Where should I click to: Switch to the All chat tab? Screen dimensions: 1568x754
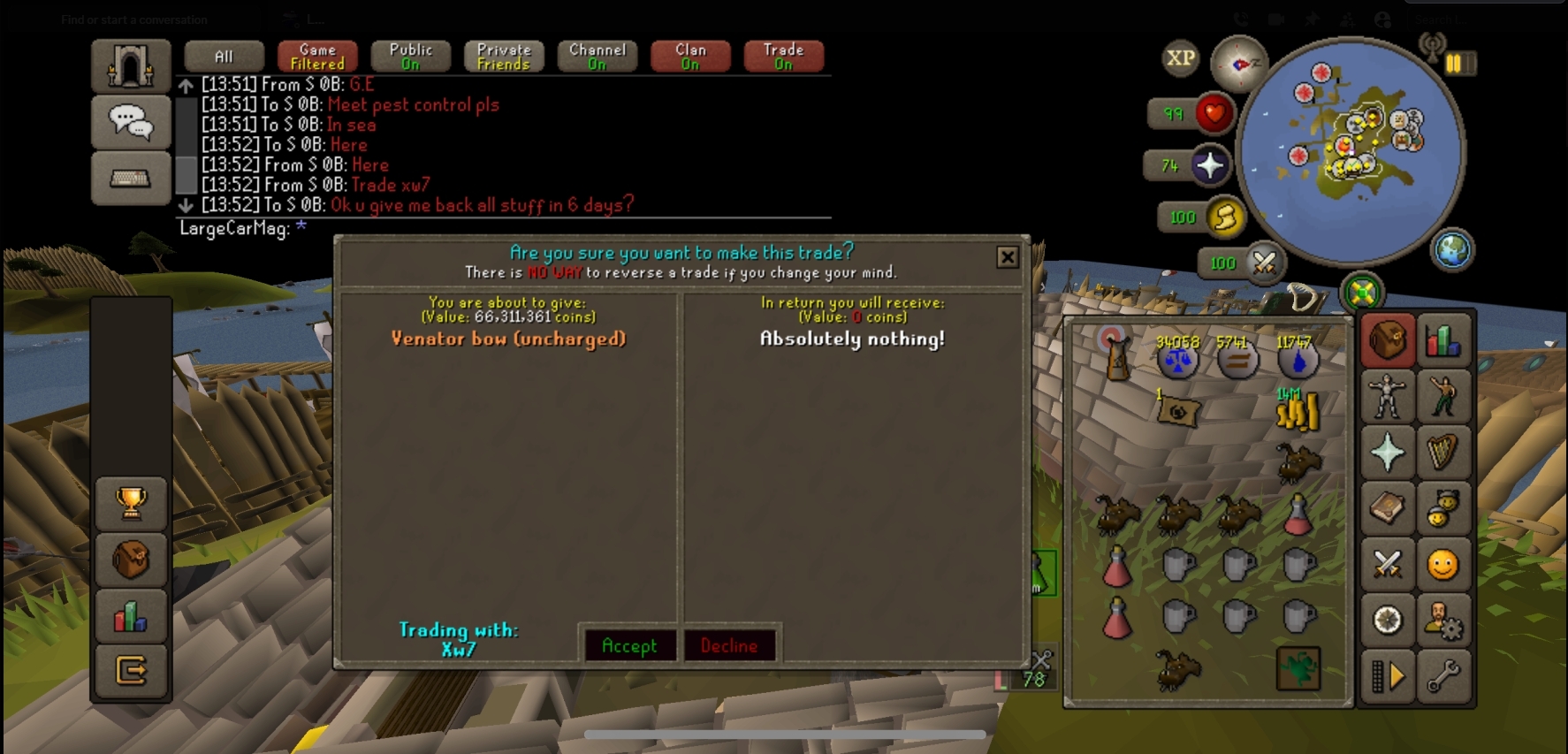click(224, 57)
